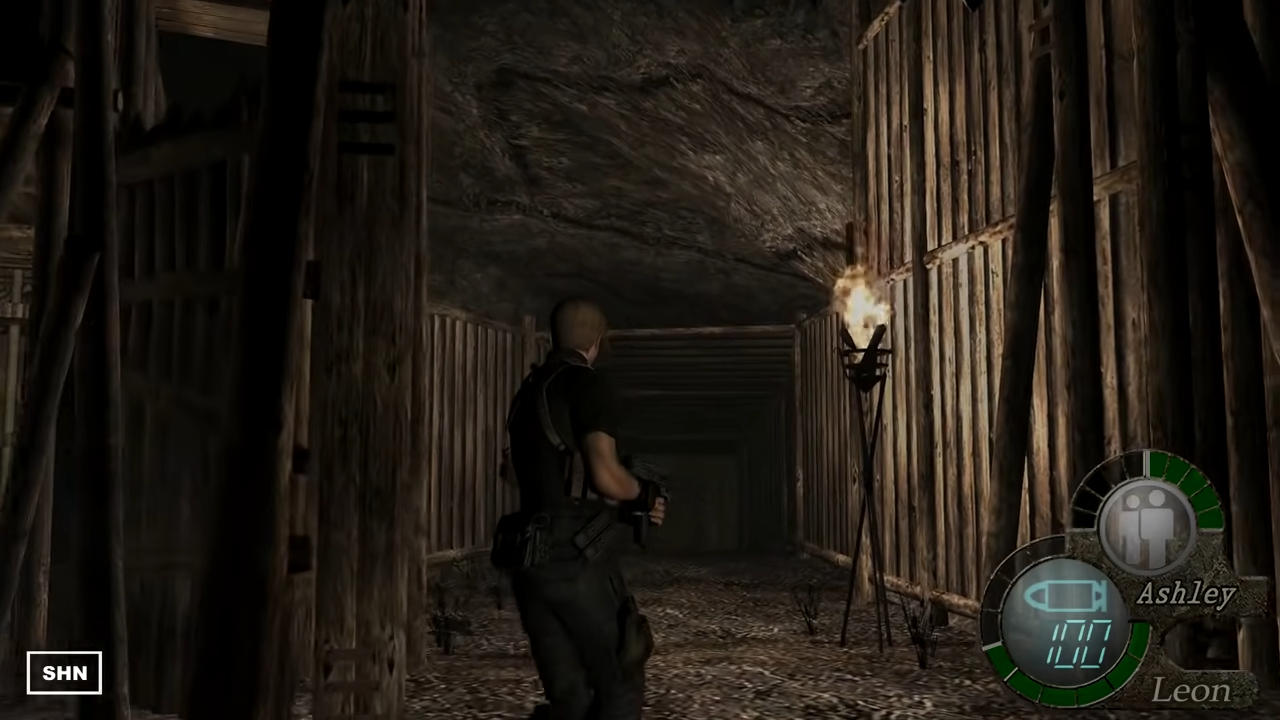
Task: Click the SHN text inside the bordered box
Action: [x=64, y=672]
